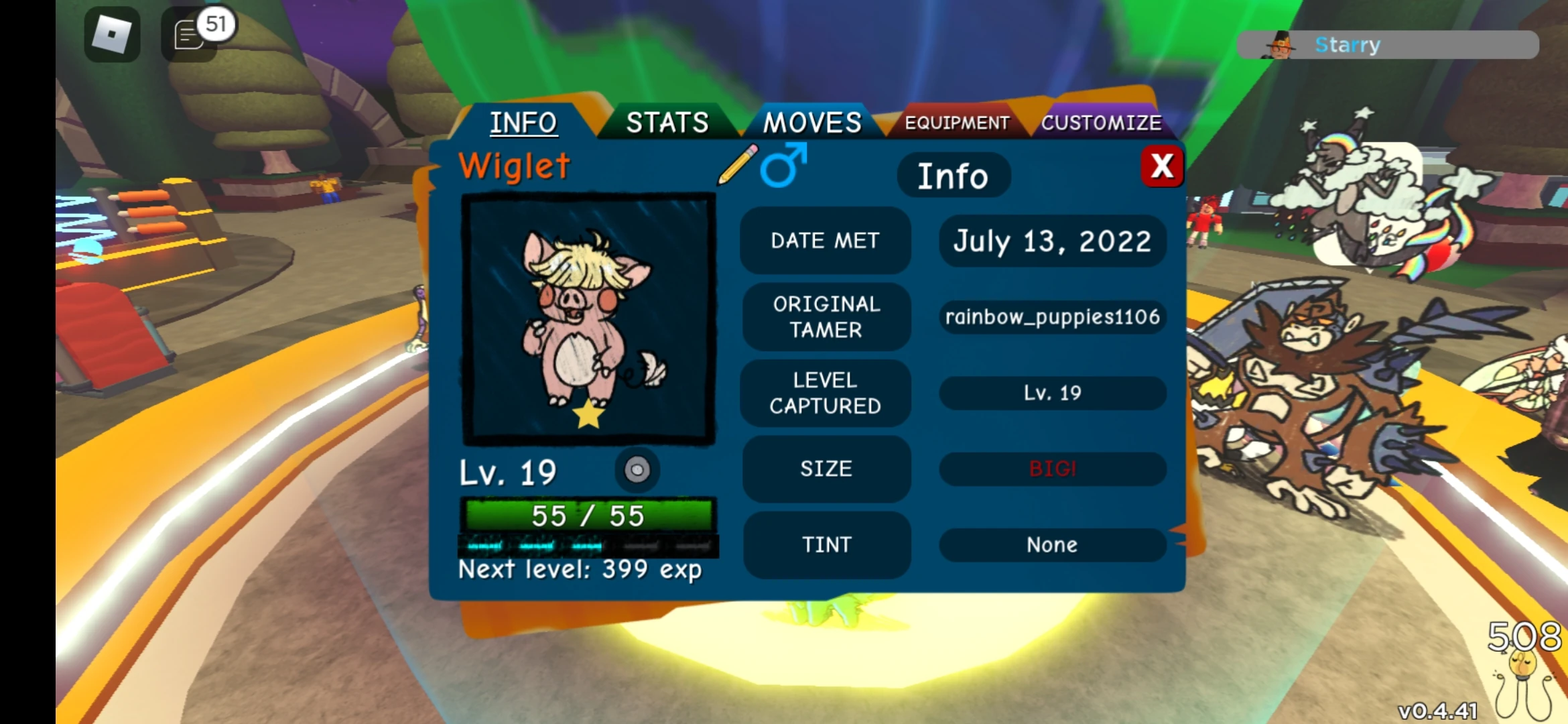Screen dimensions: 1568x724
Task: Open the ORIGINAL TAMER entry rainbow_puppies1106
Action: [x=1053, y=317]
